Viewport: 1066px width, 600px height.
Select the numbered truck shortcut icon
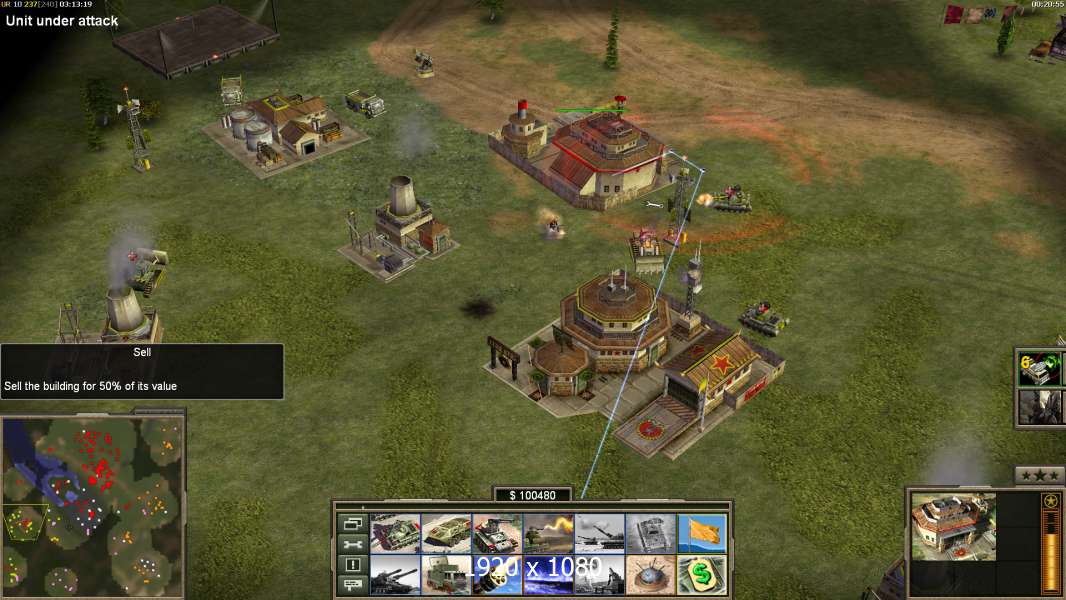point(1038,368)
